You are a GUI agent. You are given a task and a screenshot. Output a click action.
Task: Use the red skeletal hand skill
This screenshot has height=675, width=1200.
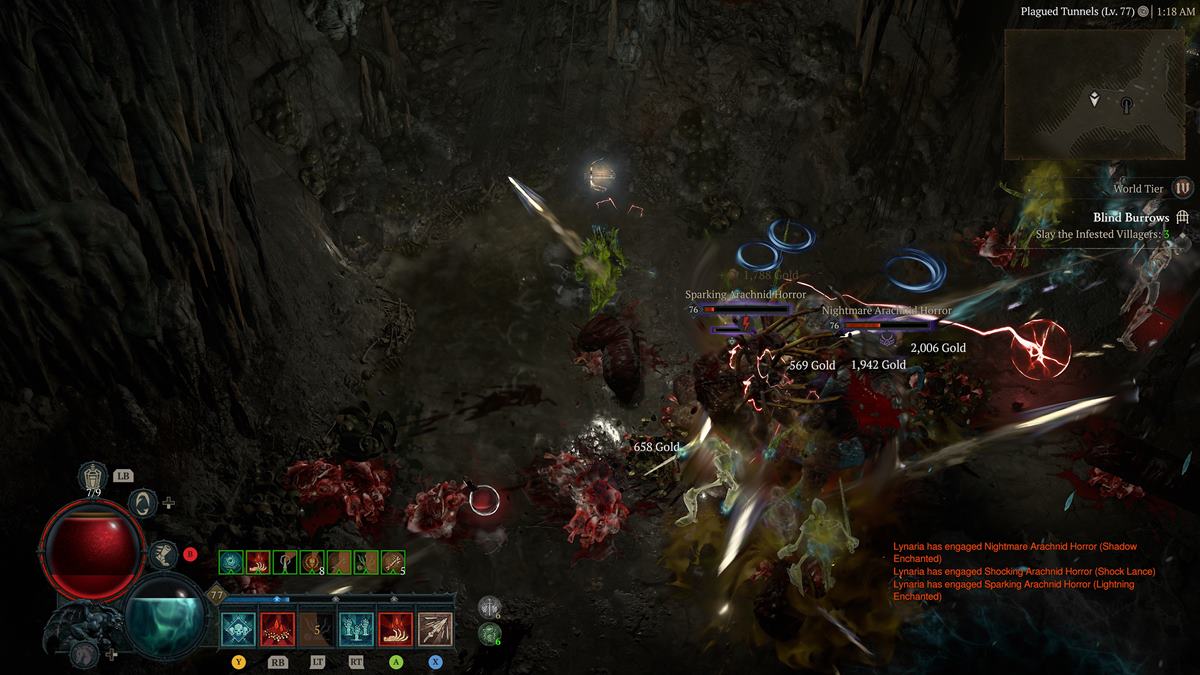click(396, 629)
